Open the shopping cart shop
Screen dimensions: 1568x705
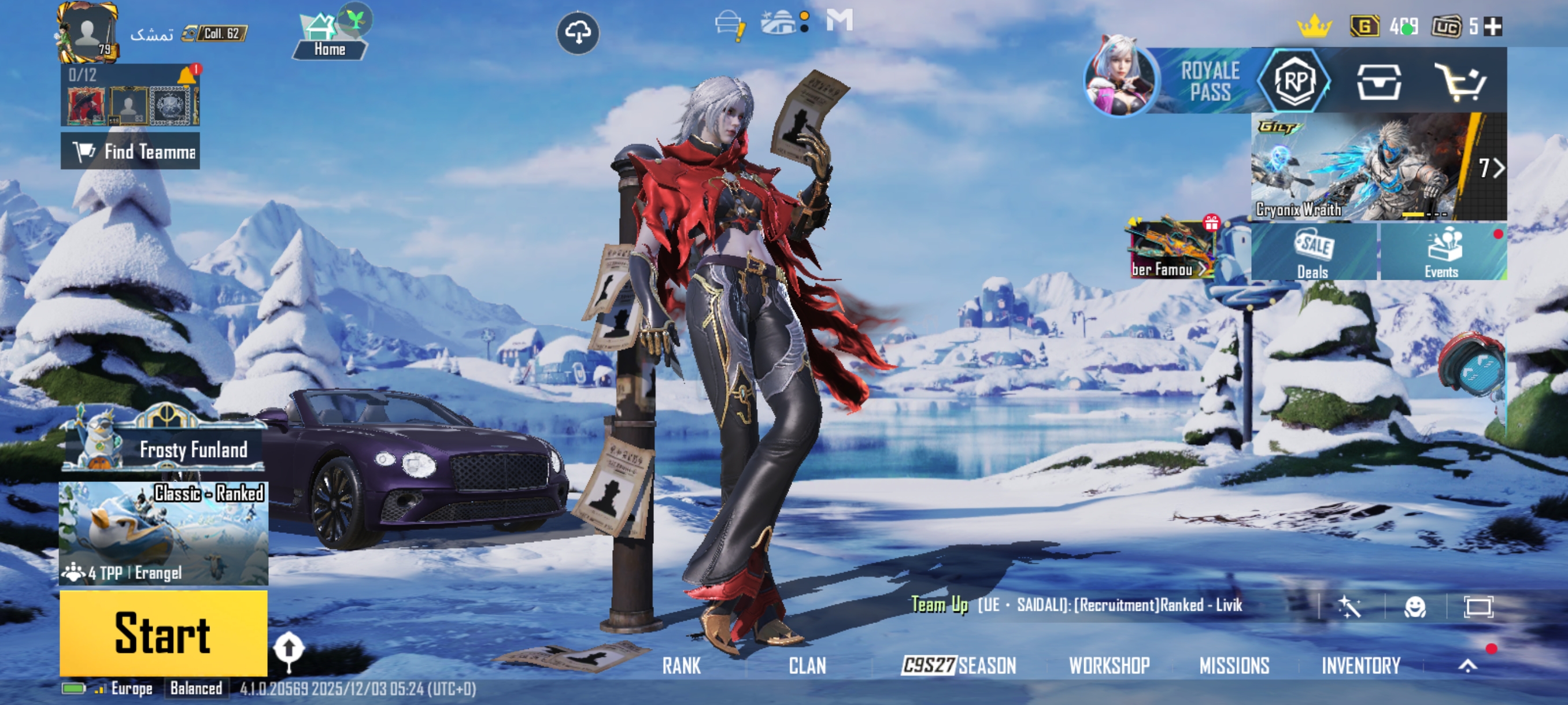1461,81
